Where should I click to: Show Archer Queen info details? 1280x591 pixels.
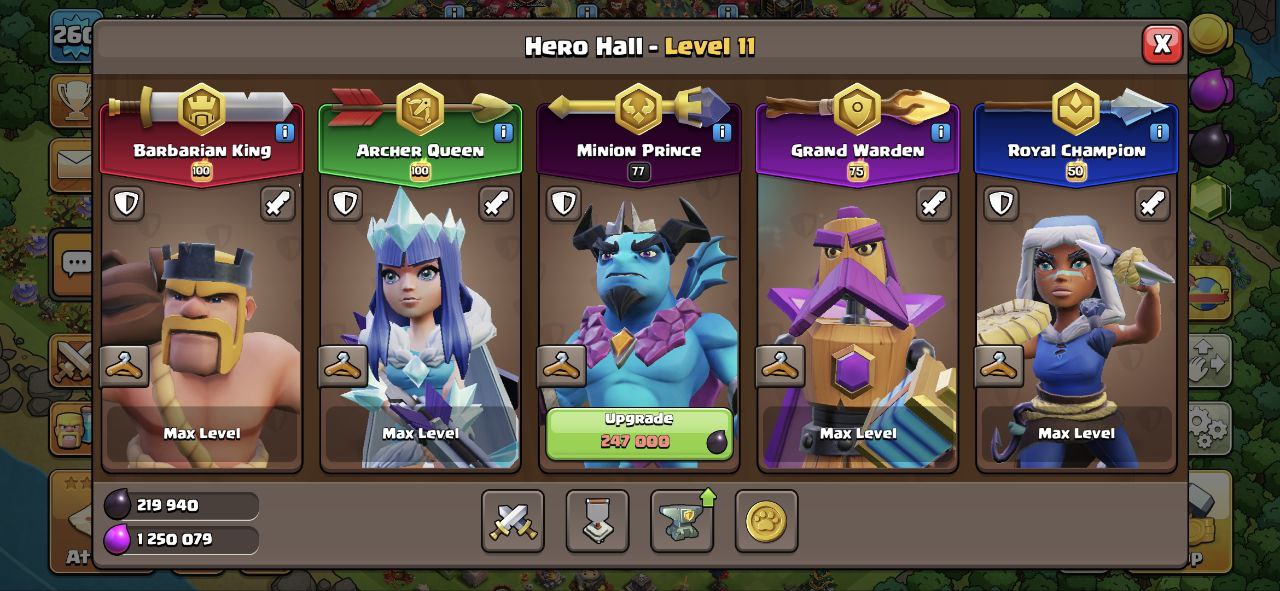tap(503, 132)
